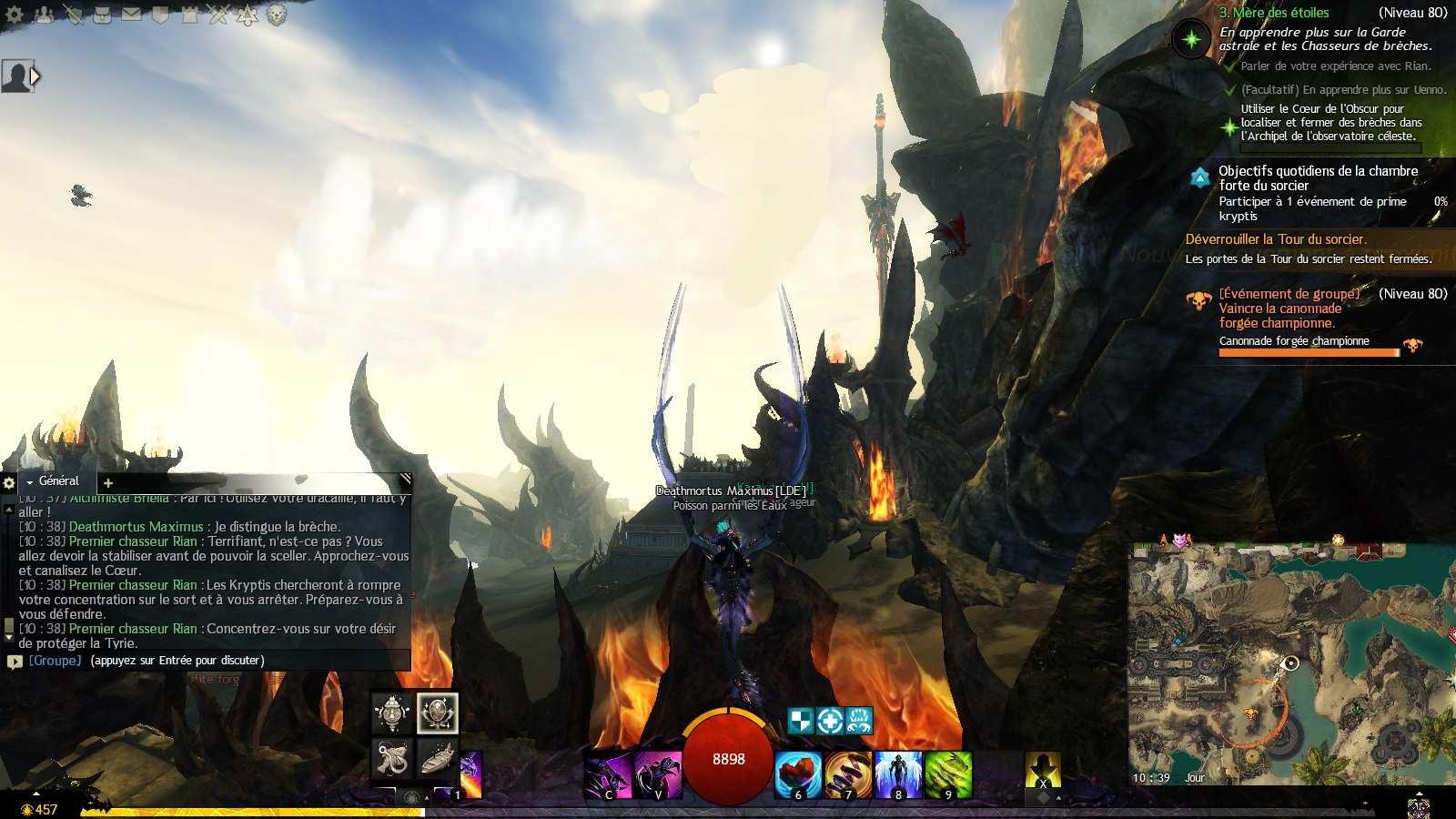The width and height of the screenshot is (1456, 819).
Task: Add a new chat tab
Action: [x=108, y=483]
